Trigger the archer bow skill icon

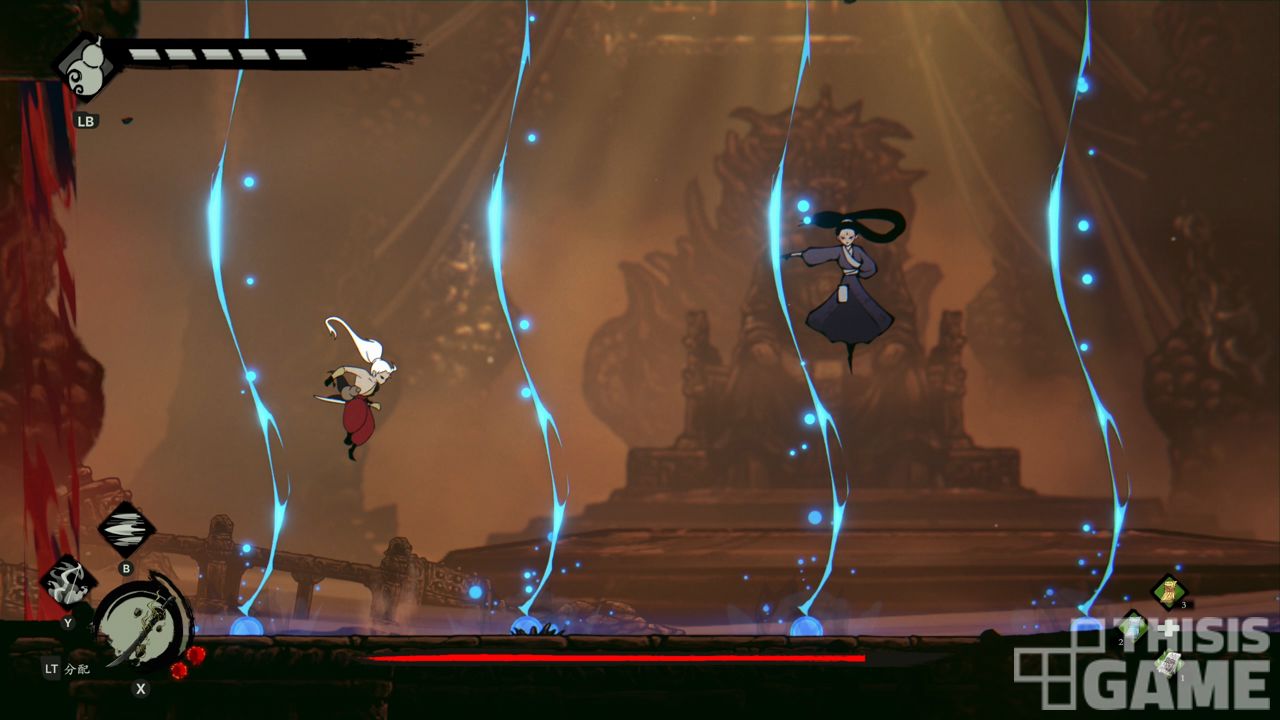(x=68, y=583)
